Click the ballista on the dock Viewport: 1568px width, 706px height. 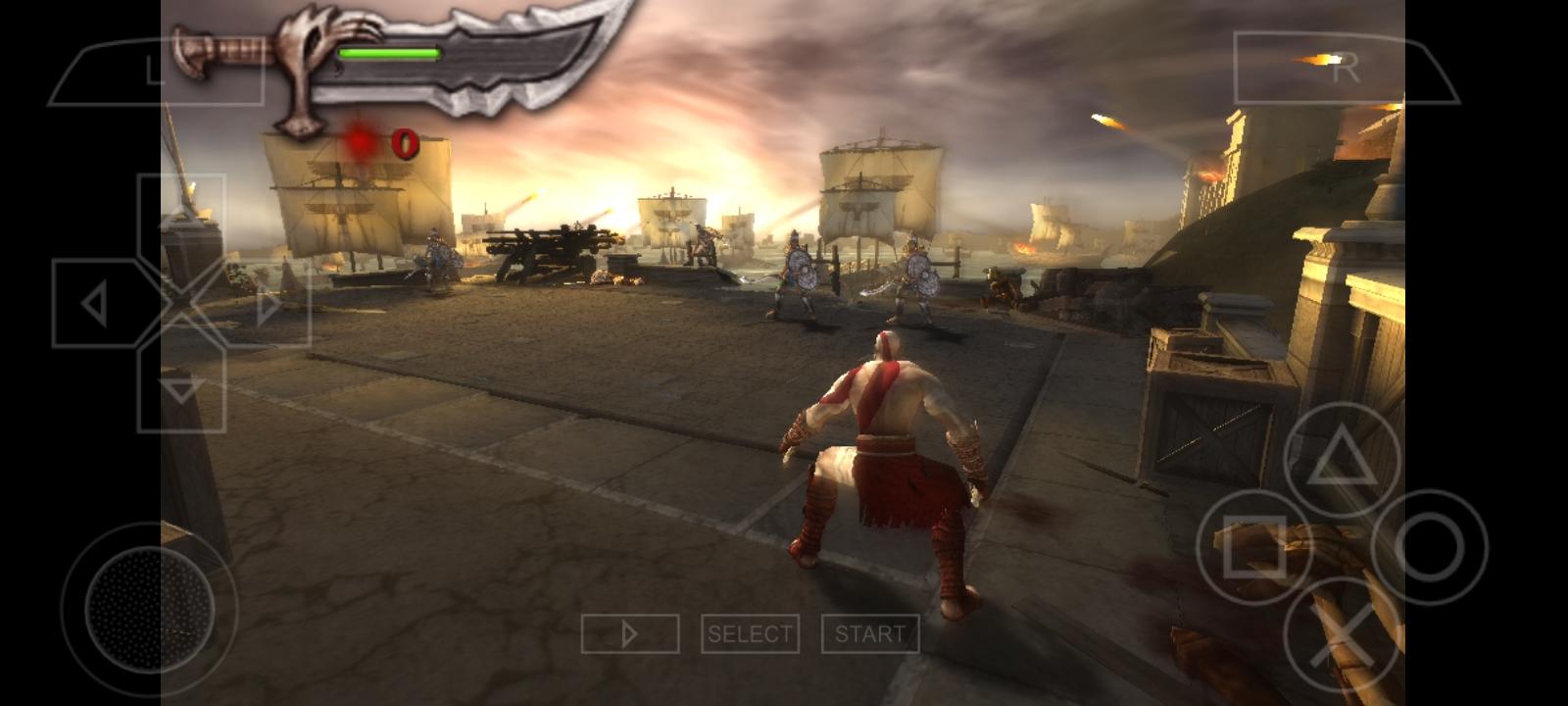point(549,250)
